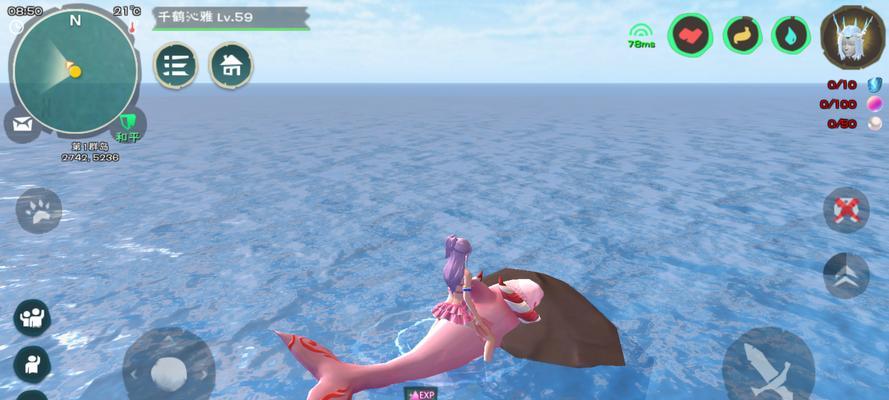Open the single person with speech bubble icon

point(32,363)
